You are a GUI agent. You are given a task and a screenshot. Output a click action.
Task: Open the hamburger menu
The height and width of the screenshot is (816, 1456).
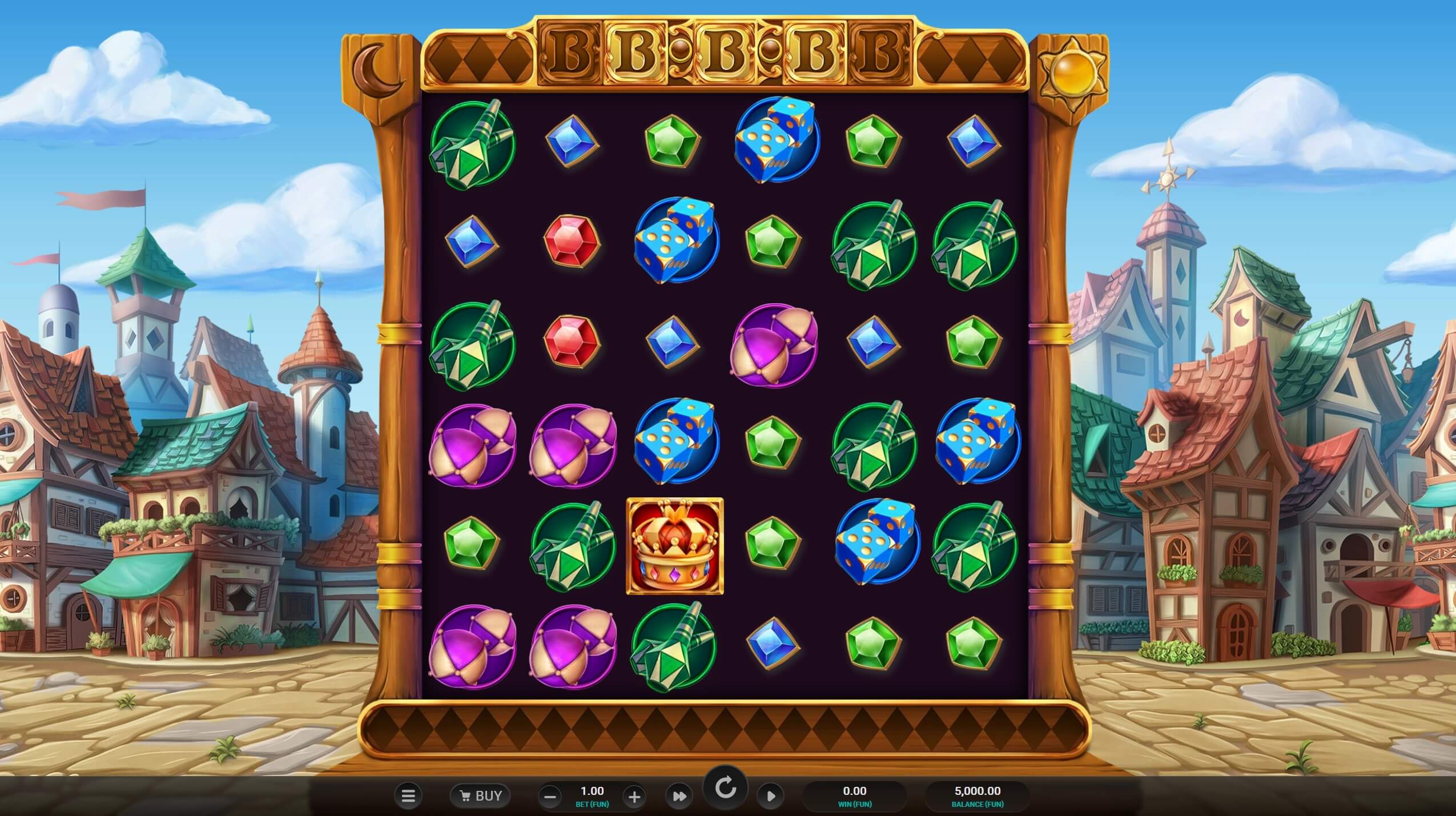tap(408, 795)
